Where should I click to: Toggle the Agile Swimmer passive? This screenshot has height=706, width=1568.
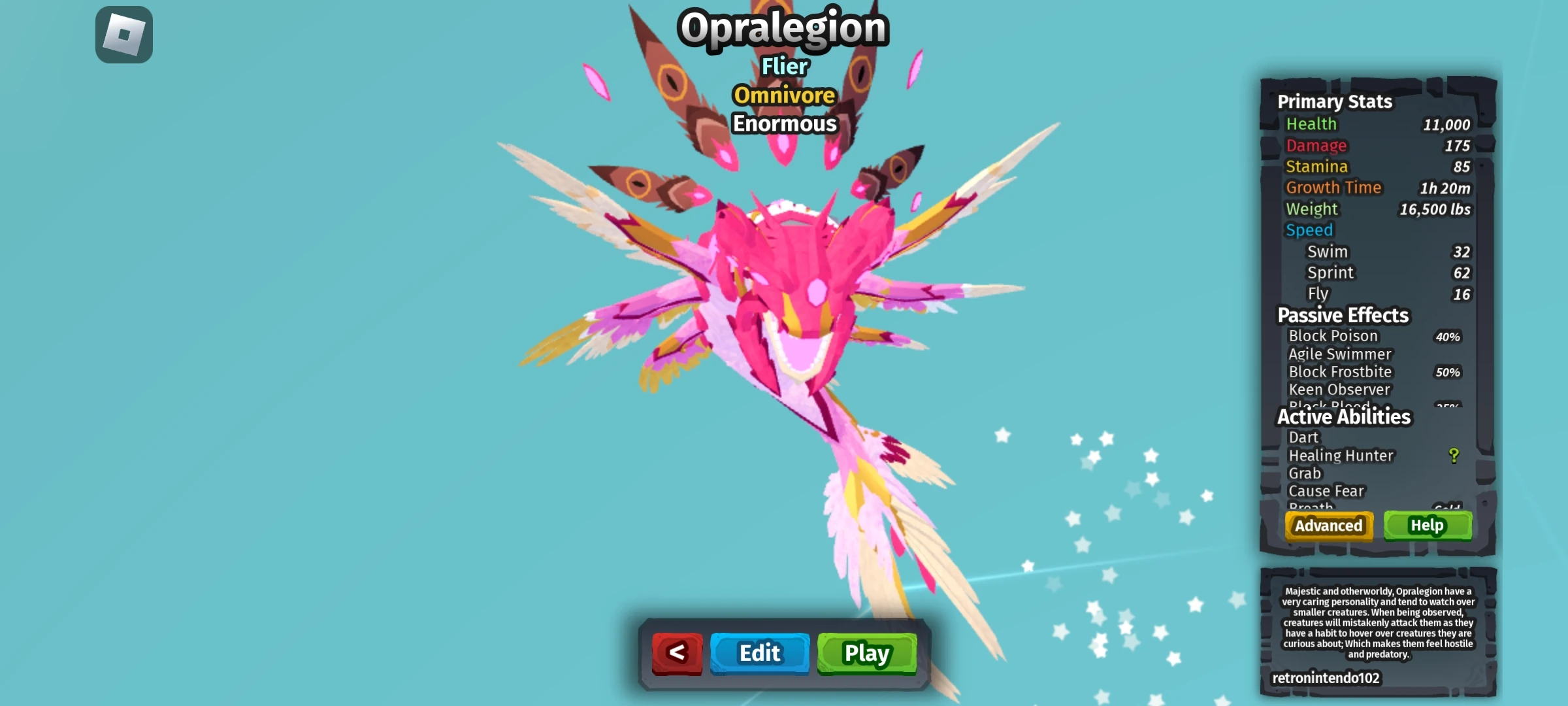point(1339,354)
